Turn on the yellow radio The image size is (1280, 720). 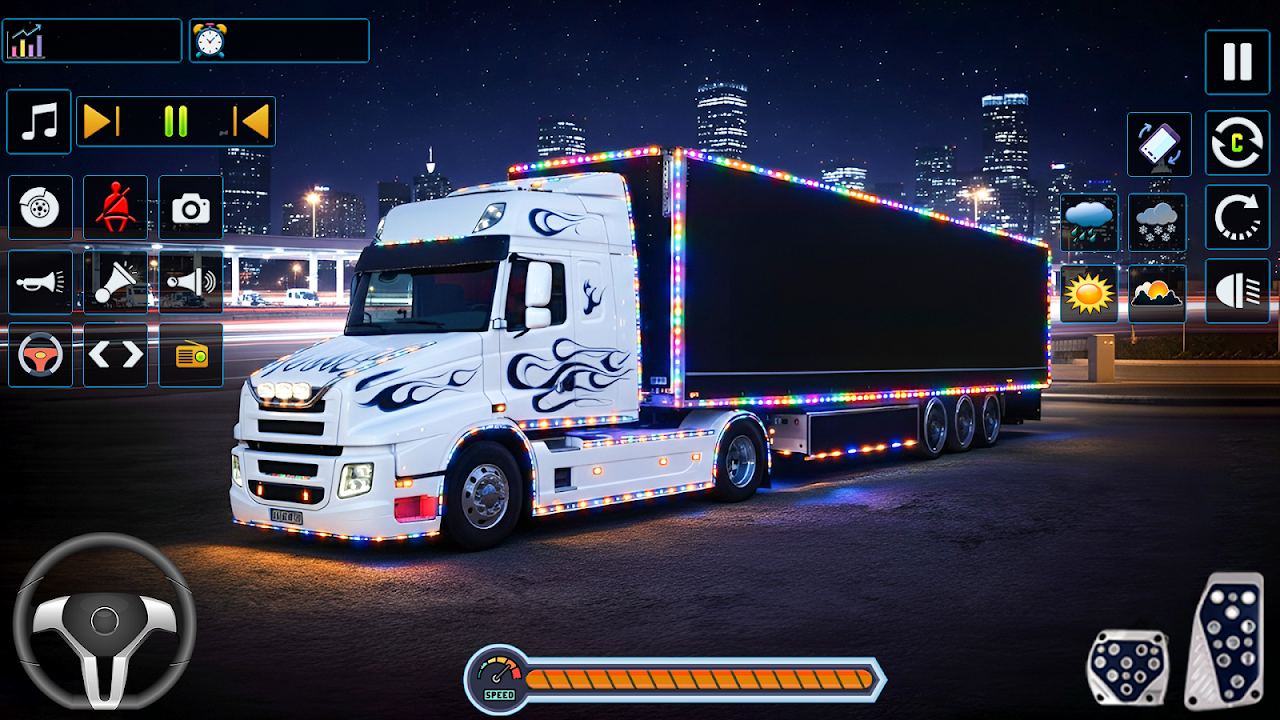pos(191,355)
